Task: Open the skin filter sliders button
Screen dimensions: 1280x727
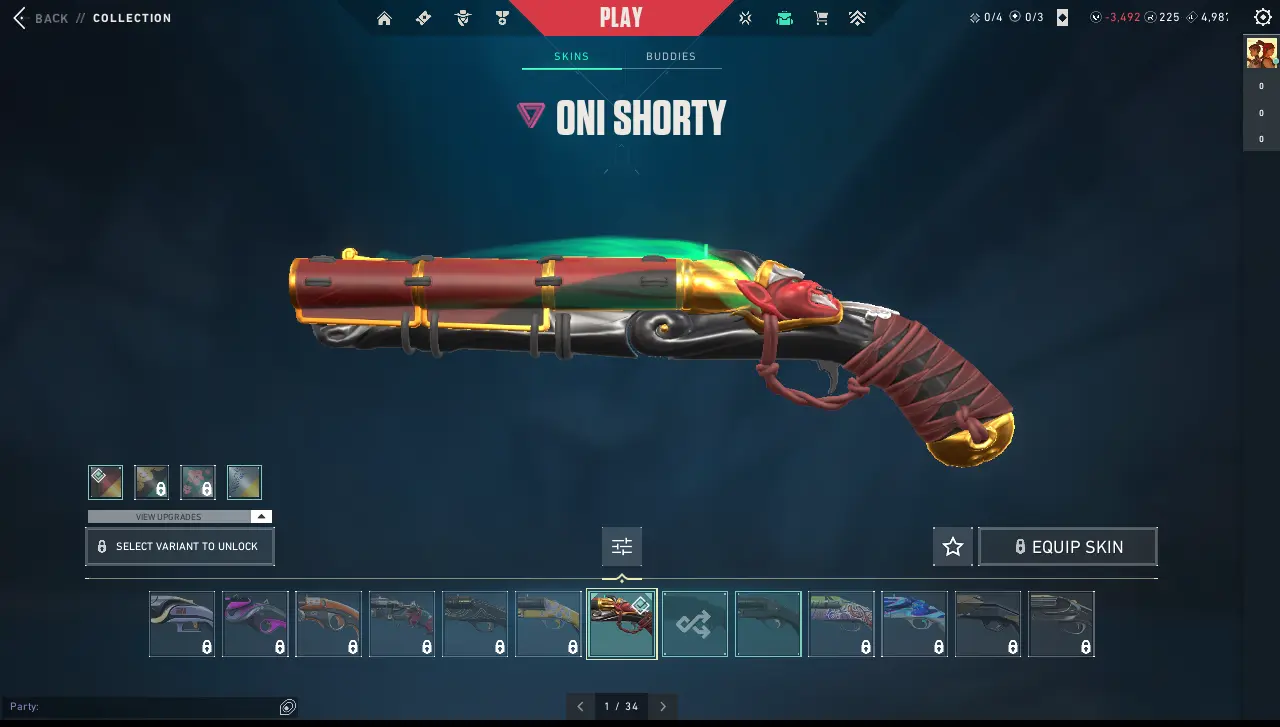Action: click(622, 547)
